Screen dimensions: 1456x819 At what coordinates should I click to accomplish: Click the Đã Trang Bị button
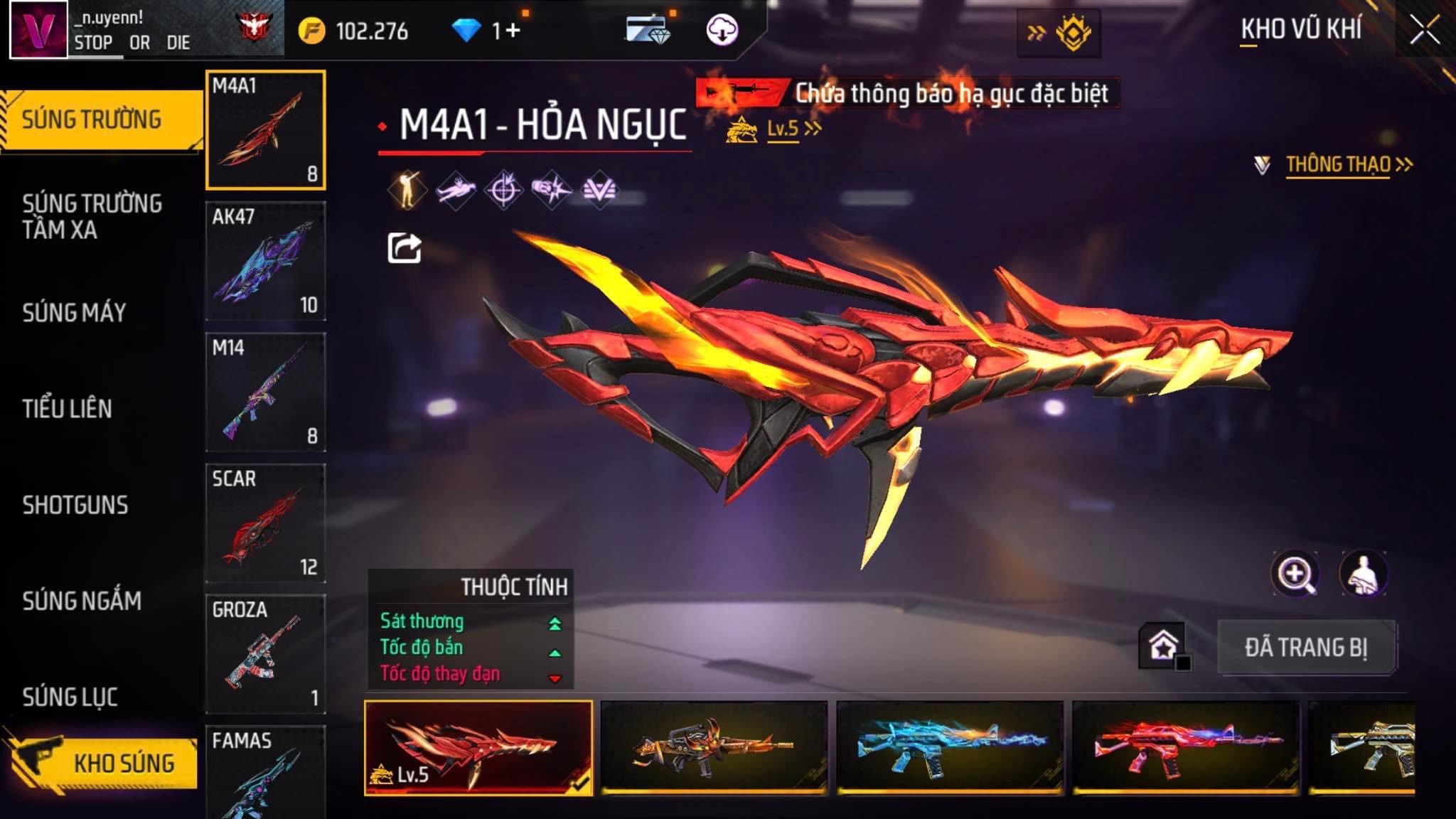click(1306, 648)
